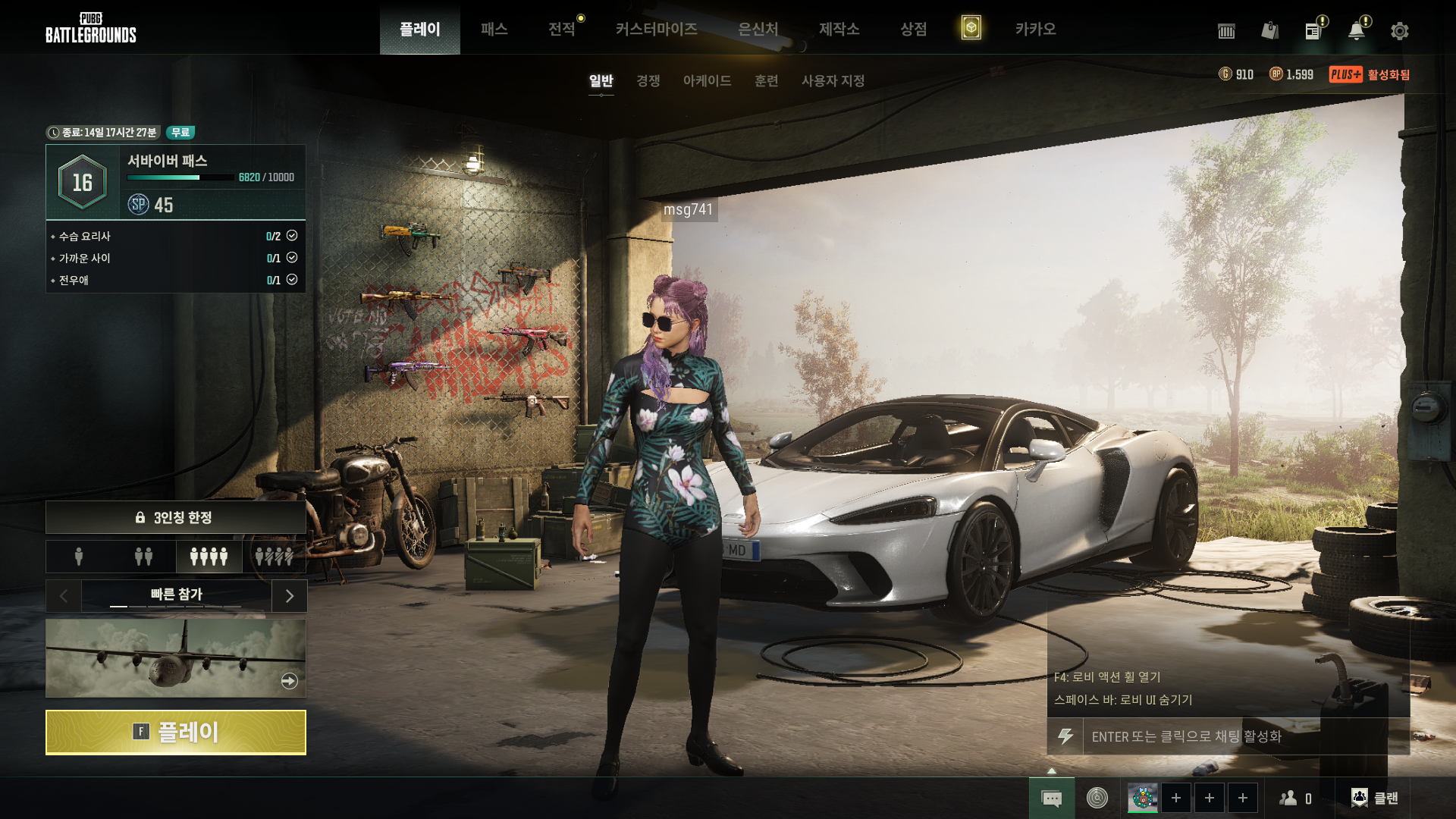Check the notification bell icon
The image size is (1456, 819).
coord(1356,31)
